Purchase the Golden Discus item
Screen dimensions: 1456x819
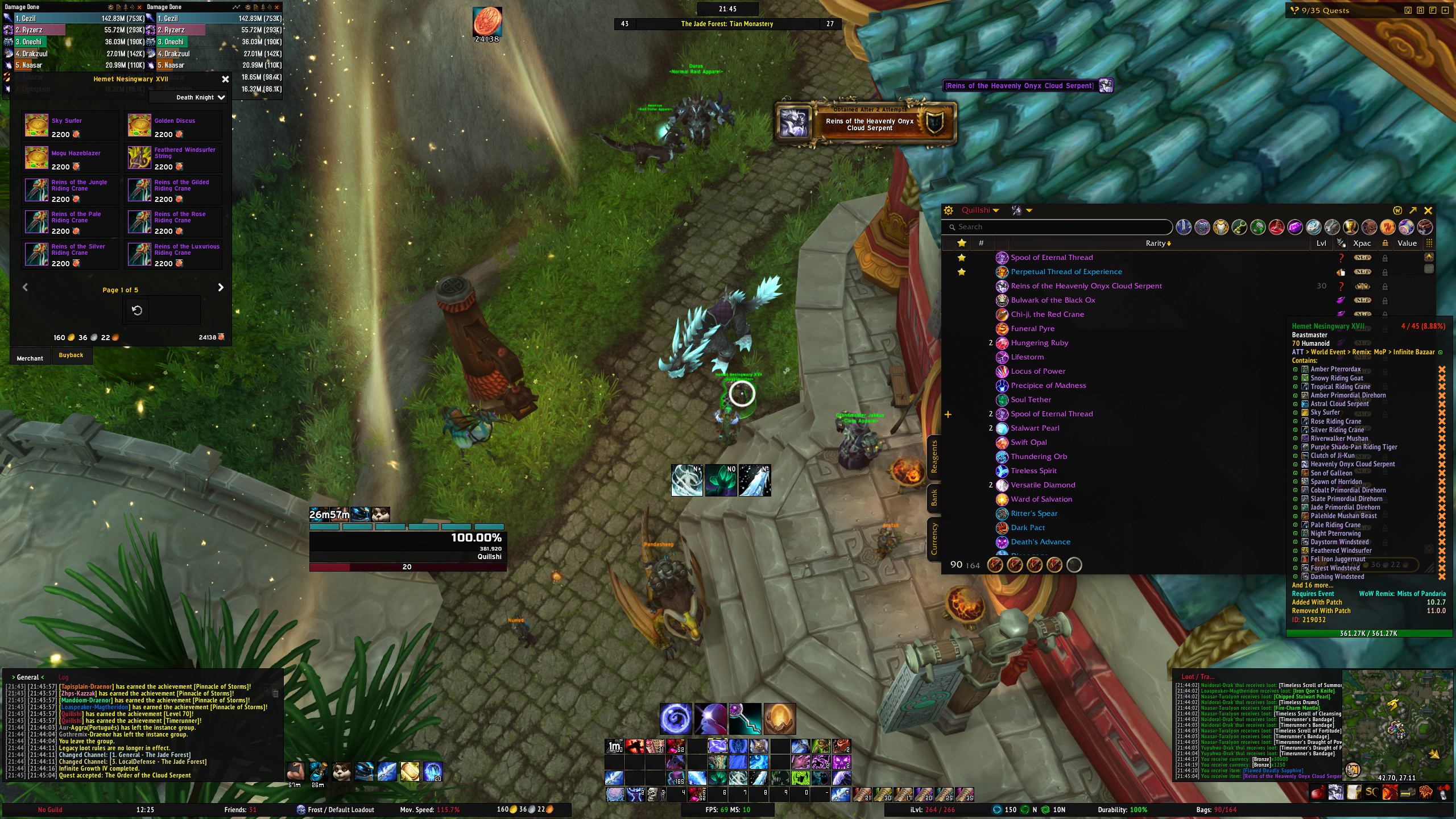(x=139, y=126)
